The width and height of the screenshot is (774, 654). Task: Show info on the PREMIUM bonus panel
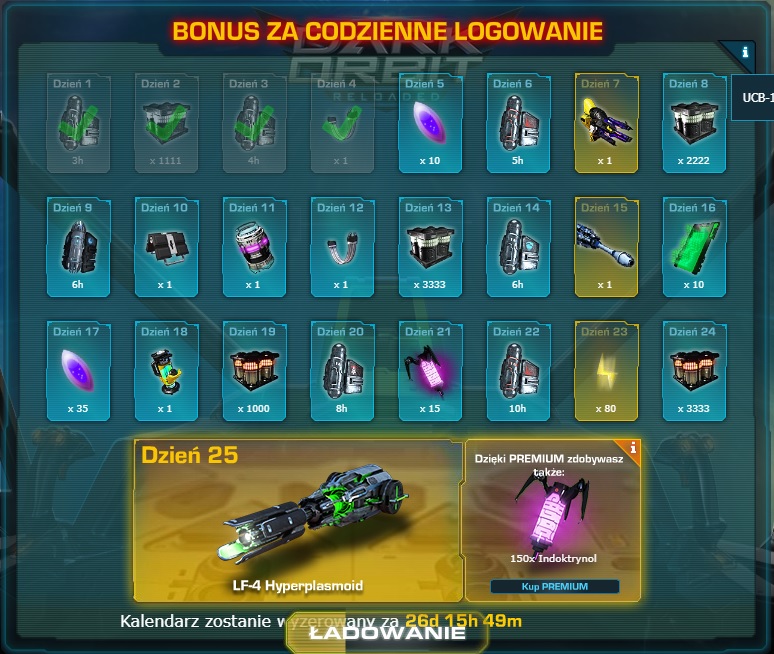coord(632,449)
